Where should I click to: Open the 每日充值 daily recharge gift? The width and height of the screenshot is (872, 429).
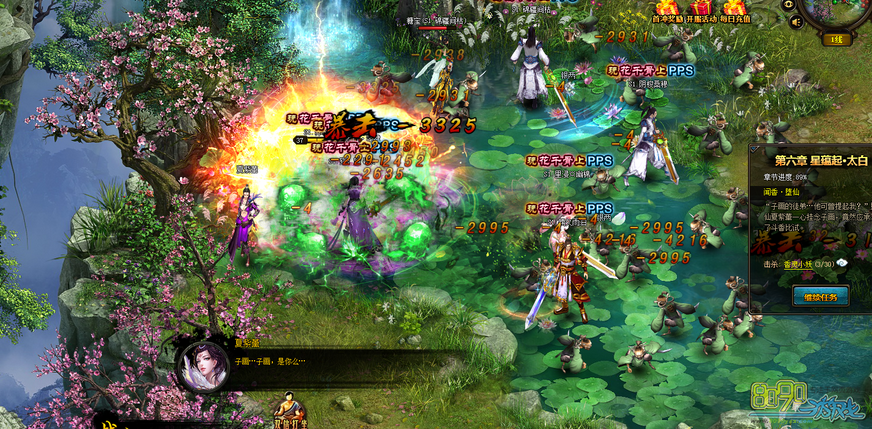(736, 8)
